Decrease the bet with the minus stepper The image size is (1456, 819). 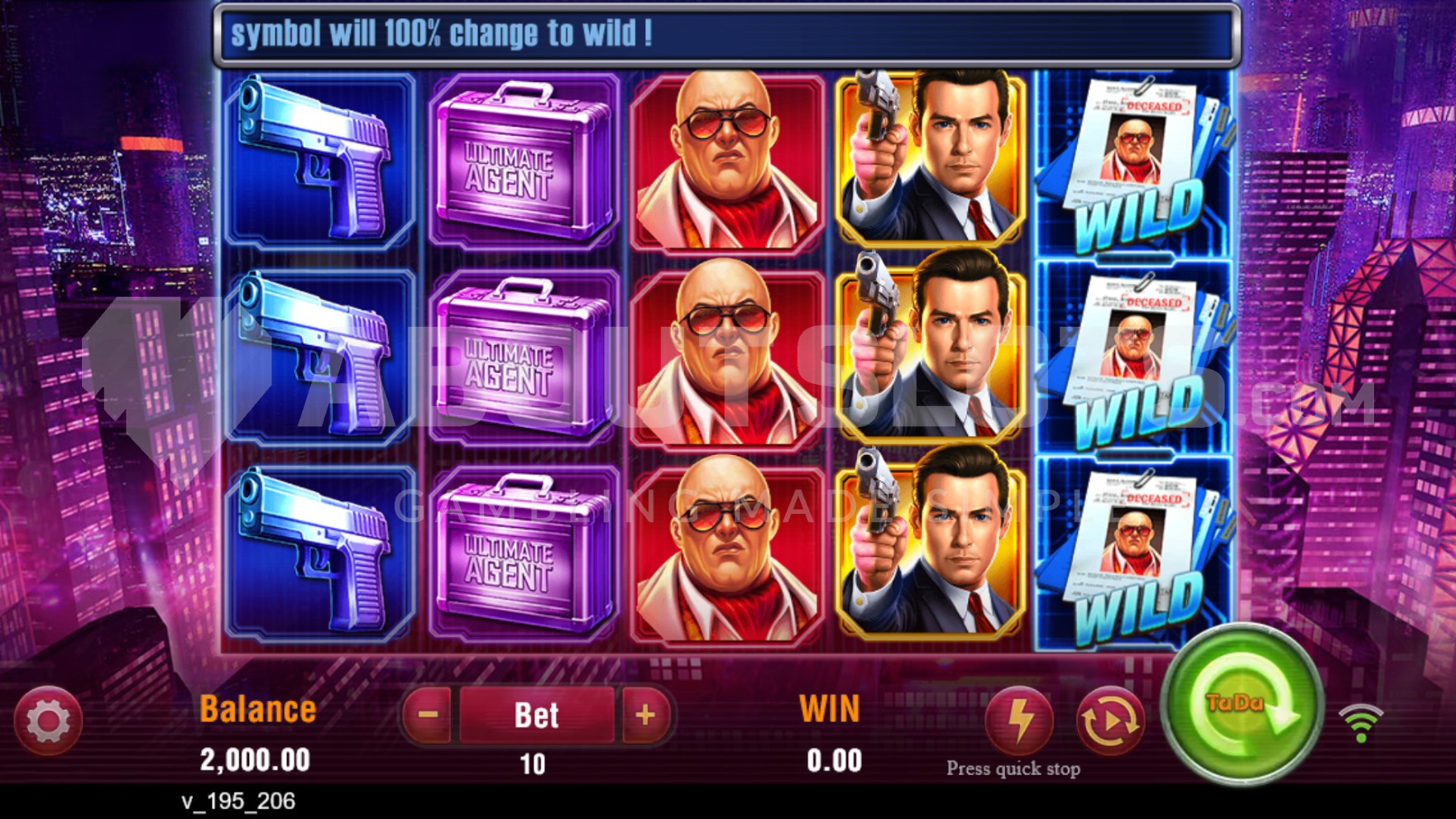pos(426,713)
